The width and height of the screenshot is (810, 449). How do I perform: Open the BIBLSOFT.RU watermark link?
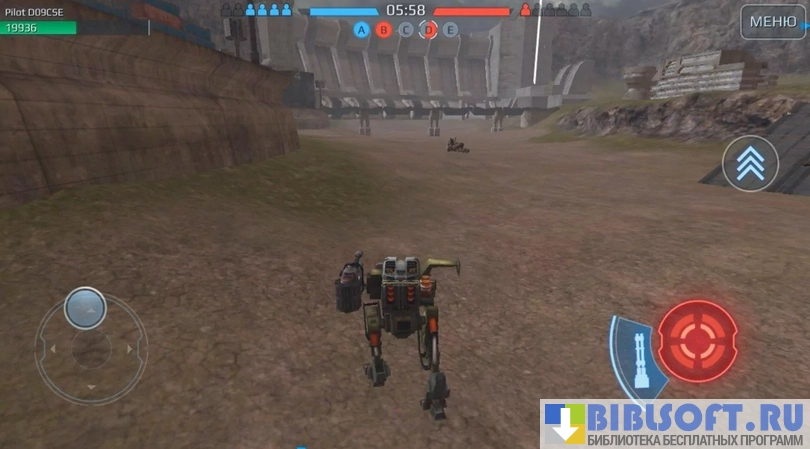[675, 424]
